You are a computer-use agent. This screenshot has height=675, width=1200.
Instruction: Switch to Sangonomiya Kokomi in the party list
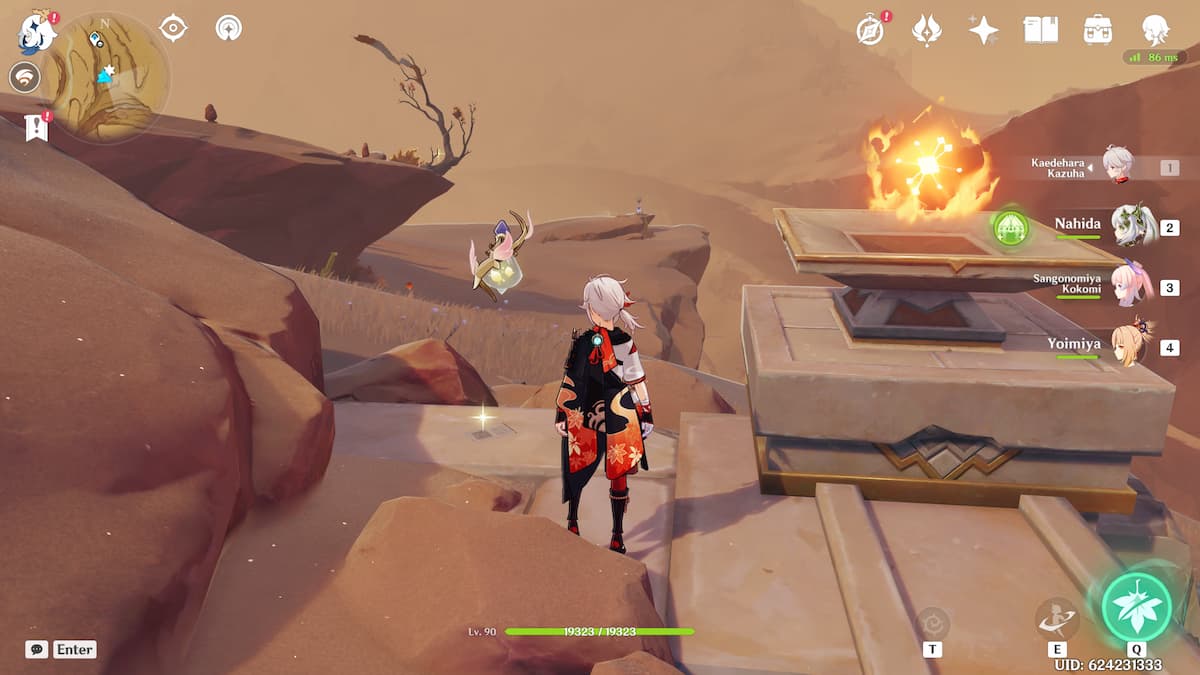pyautogui.click(x=1132, y=286)
